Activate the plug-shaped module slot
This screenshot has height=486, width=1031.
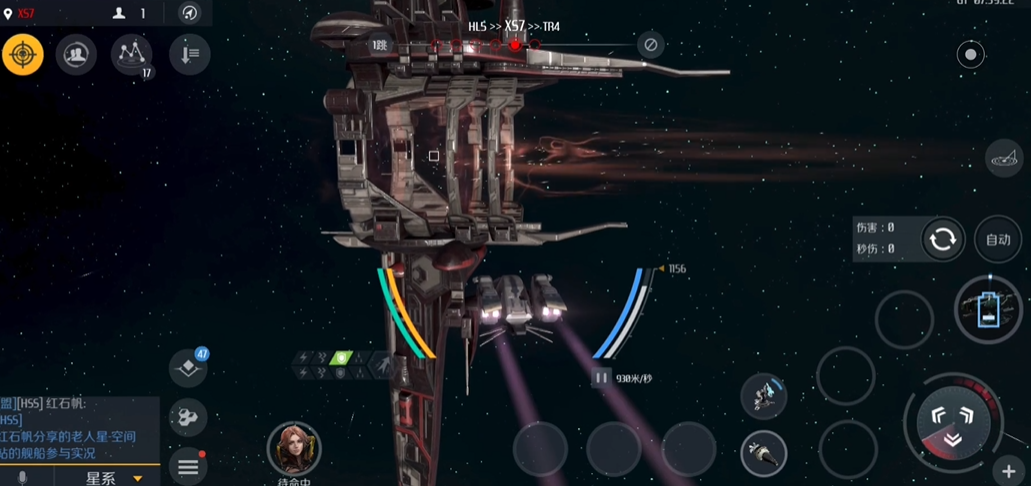click(764, 455)
